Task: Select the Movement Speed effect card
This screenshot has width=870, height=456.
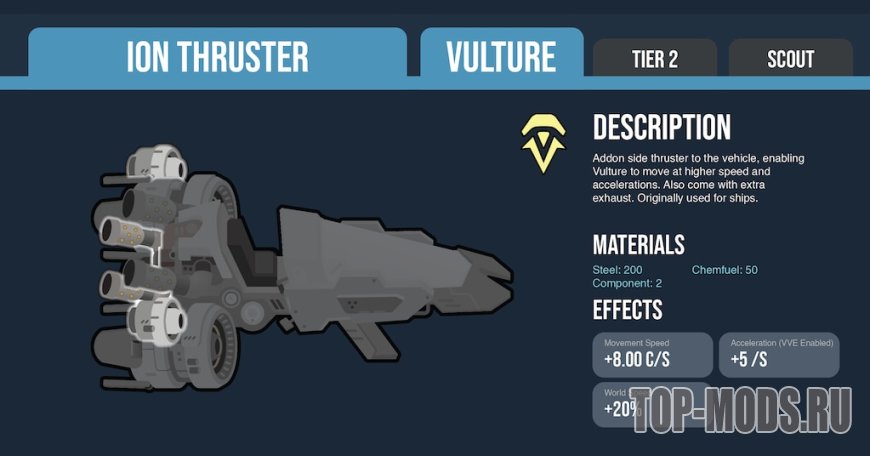Action: tap(652, 354)
